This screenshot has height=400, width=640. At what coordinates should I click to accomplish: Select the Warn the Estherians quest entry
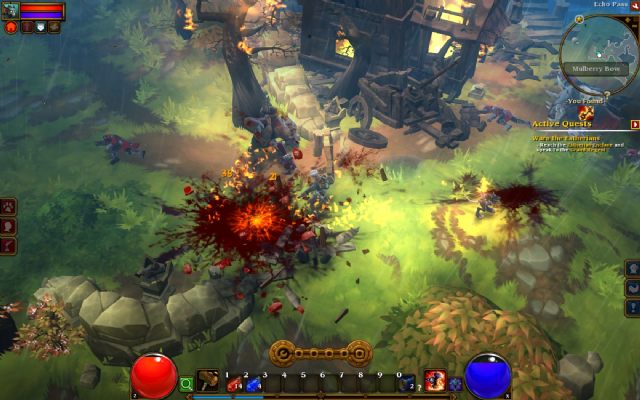point(566,137)
